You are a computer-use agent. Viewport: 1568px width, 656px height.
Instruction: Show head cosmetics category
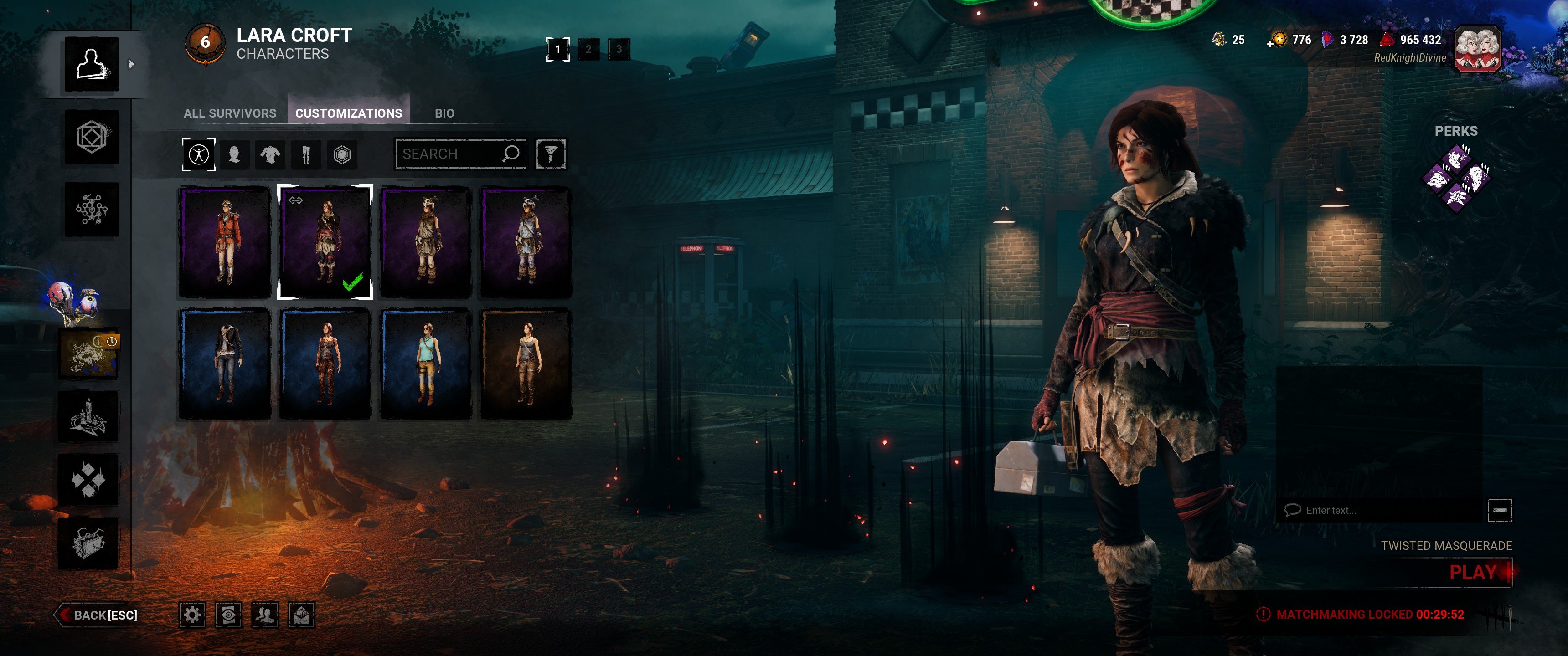coord(234,154)
